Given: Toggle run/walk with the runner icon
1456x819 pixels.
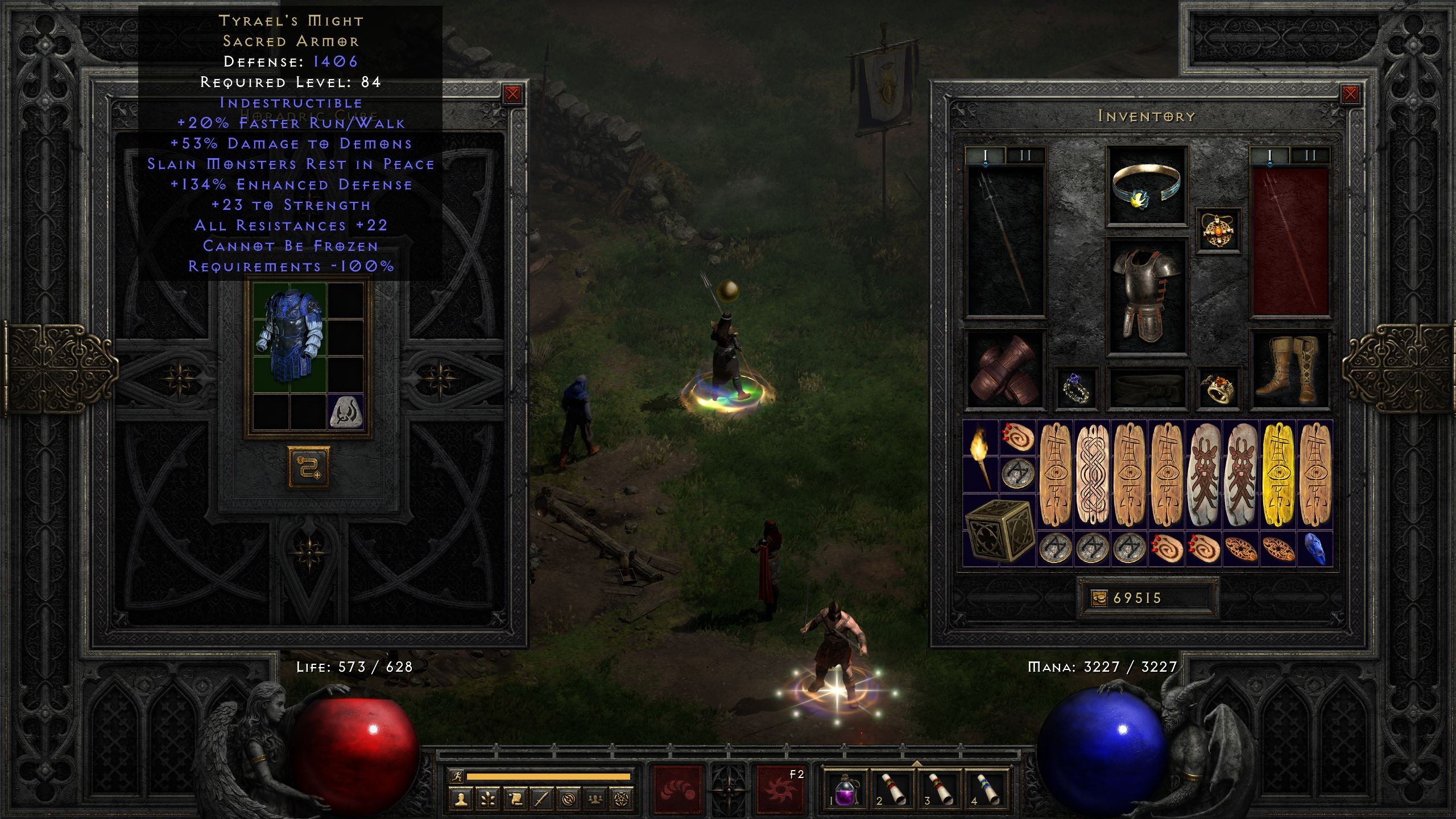Looking at the screenshot, I should pyautogui.click(x=457, y=776).
